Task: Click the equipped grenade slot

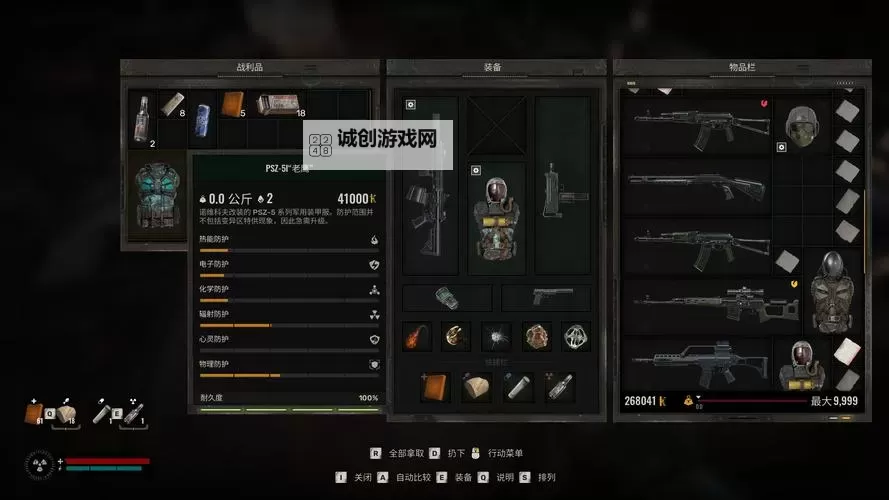Action: pyautogui.click(x=447, y=298)
